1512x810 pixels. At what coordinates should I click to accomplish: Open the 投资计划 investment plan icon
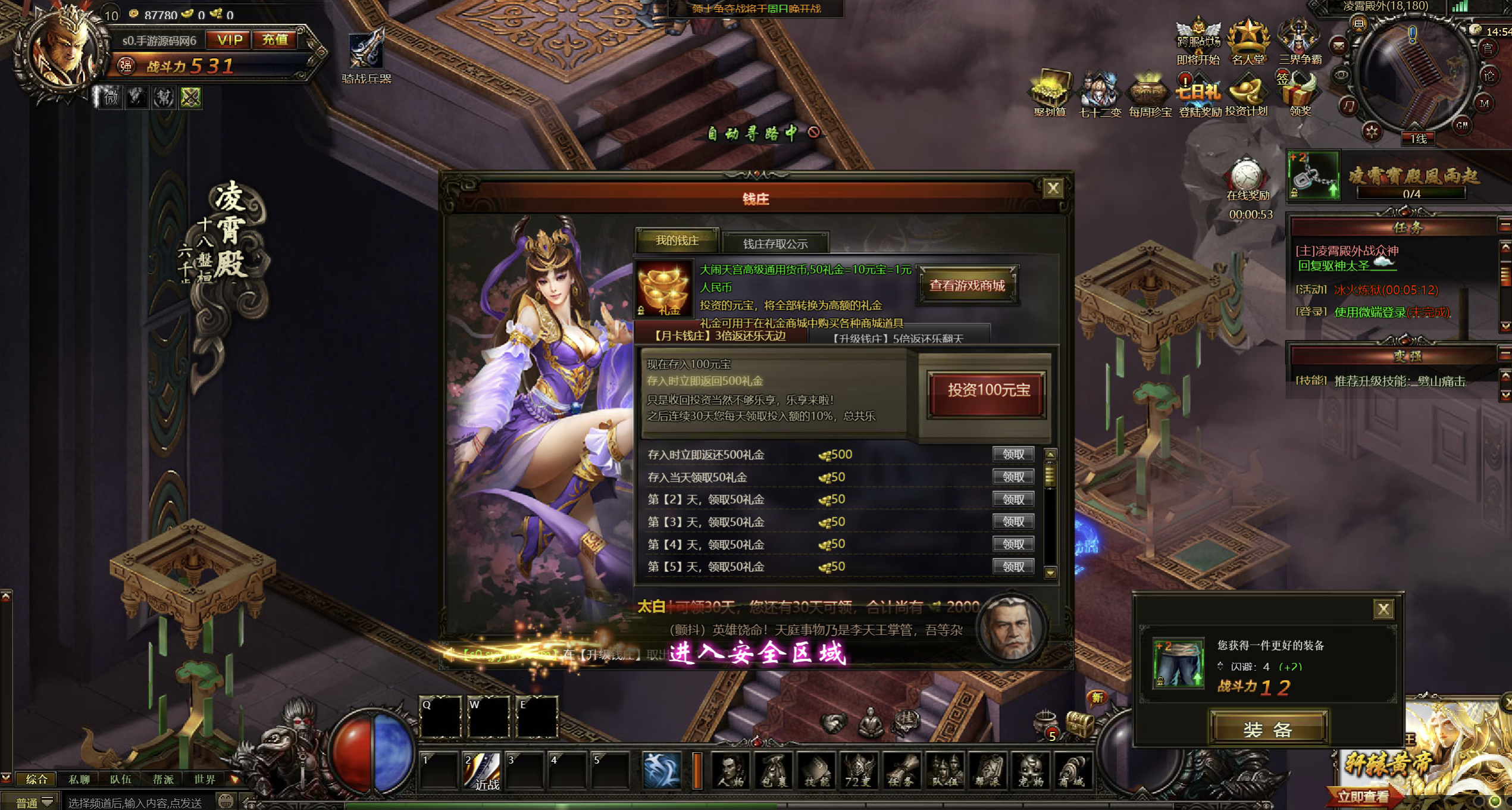[1246, 95]
